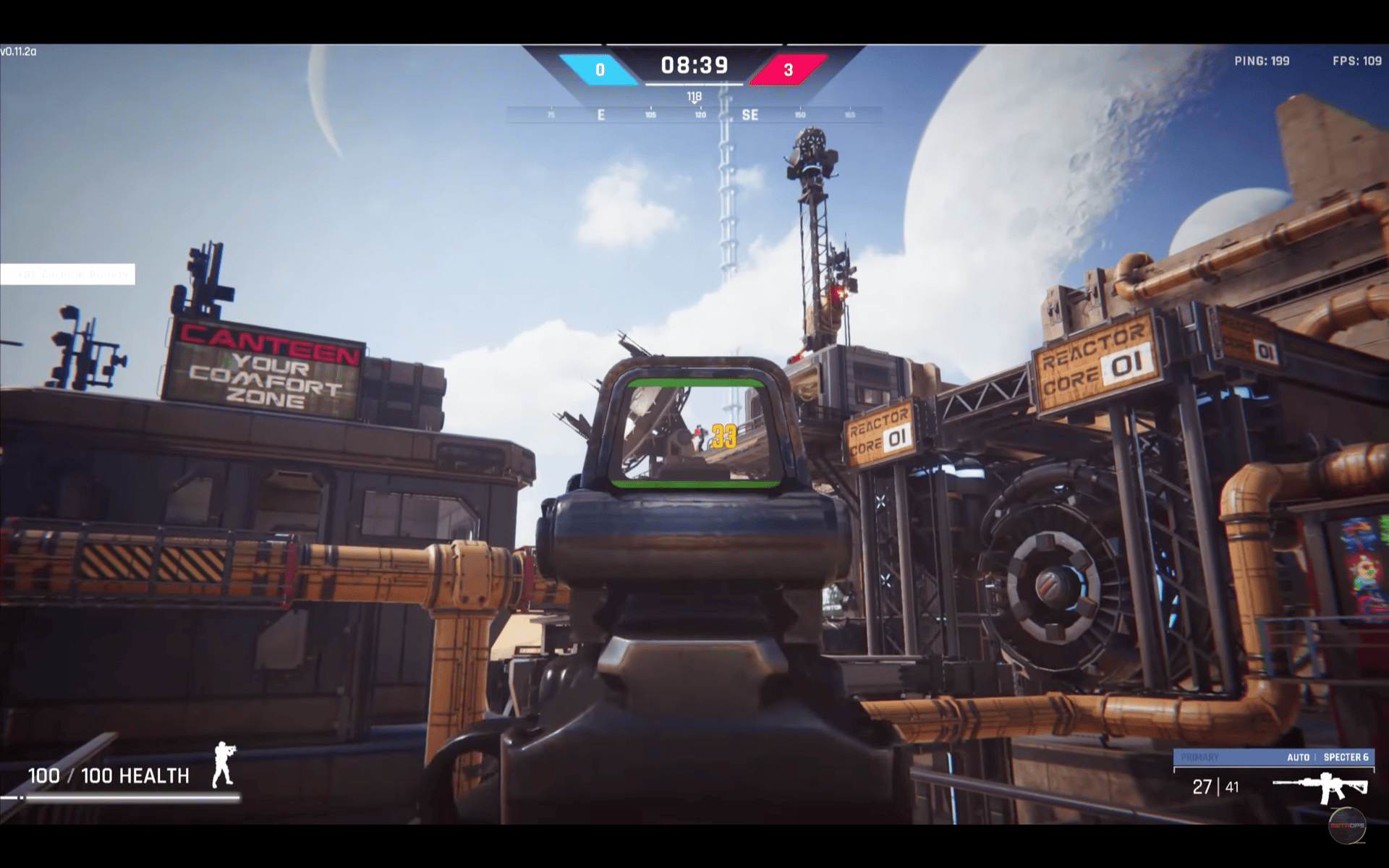Expand the SE marker on the compass strip

[748, 114]
